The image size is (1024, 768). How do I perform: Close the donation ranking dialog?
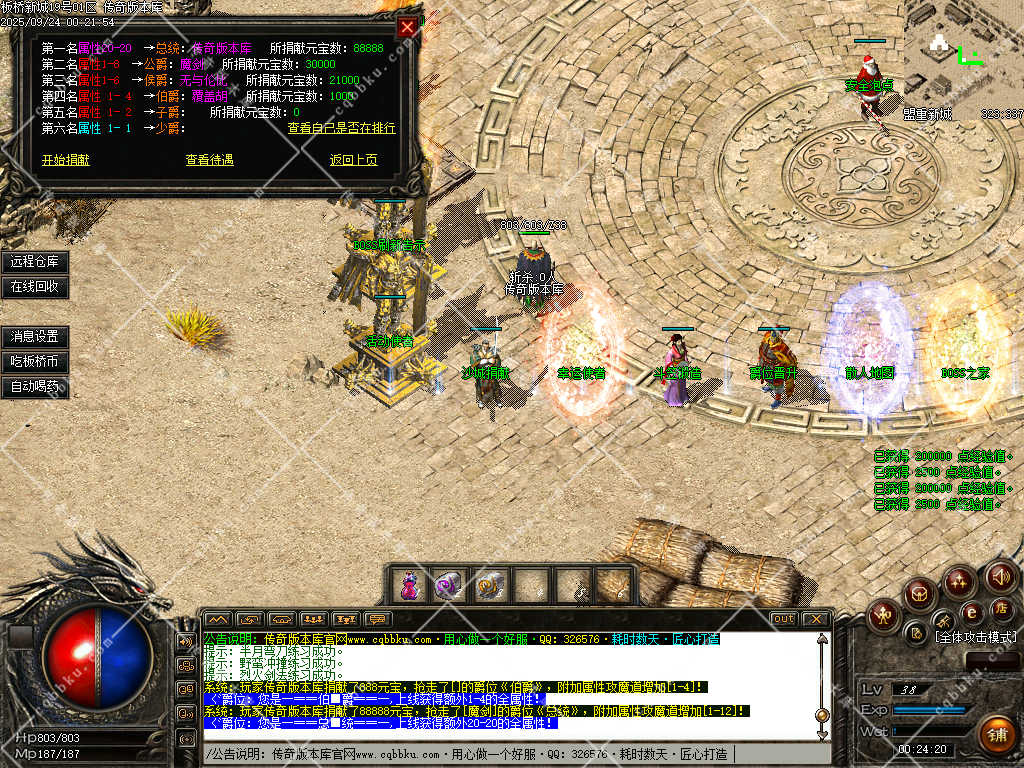click(x=407, y=27)
